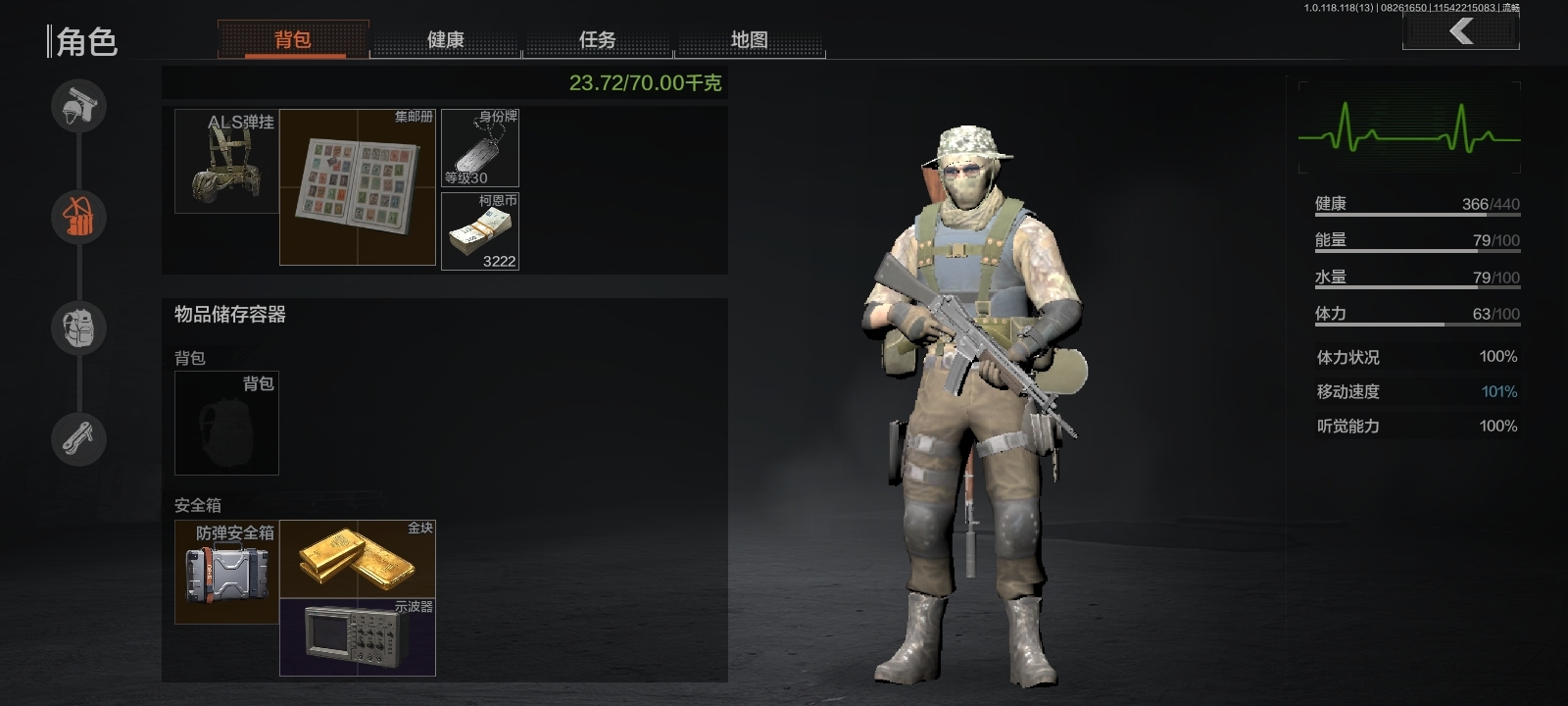Open the 集邮册 stamp album item

point(357,186)
